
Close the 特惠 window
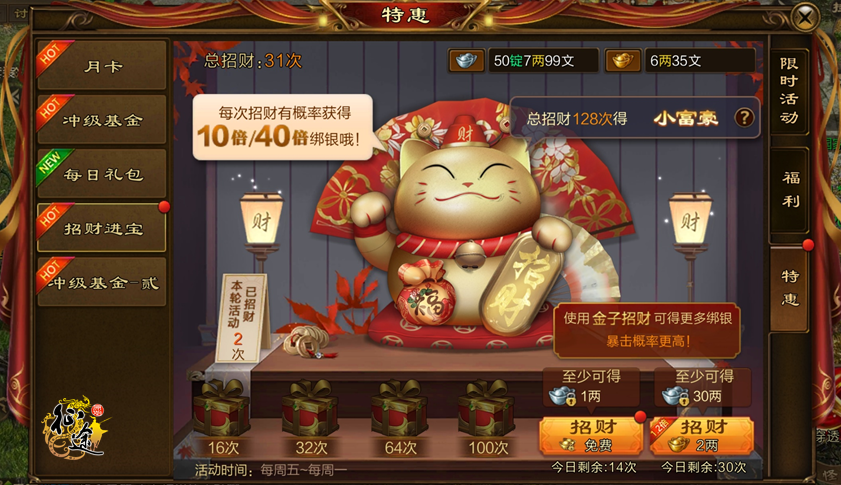[805, 17]
